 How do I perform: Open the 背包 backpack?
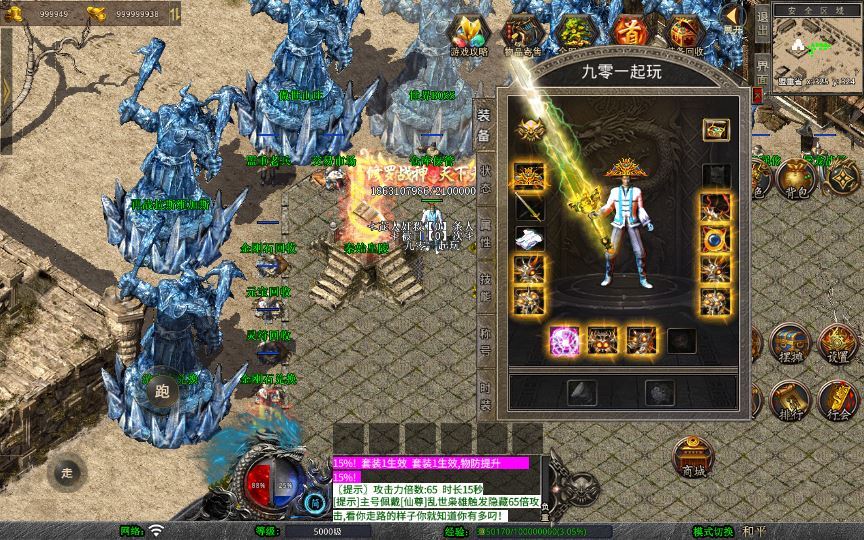795,179
